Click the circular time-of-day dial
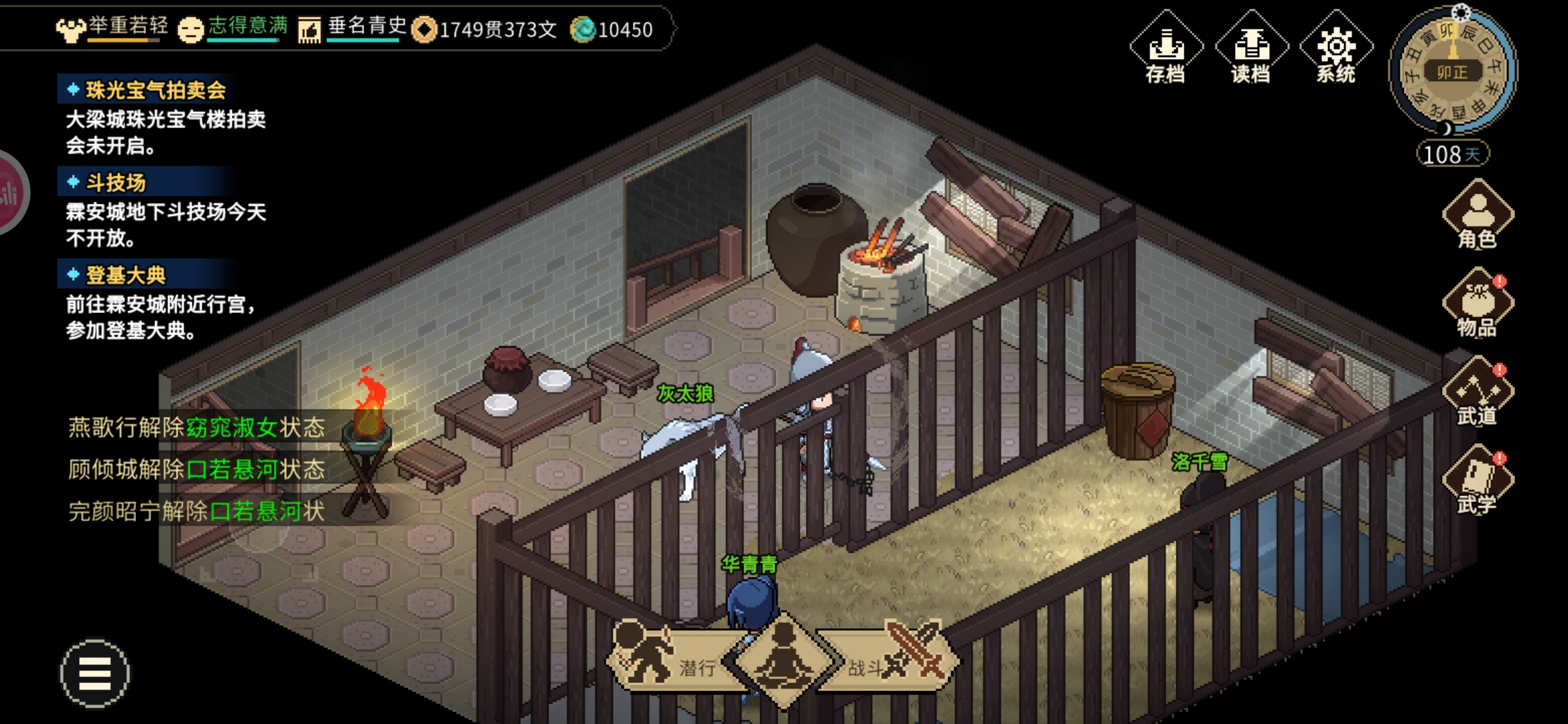The height and width of the screenshot is (724, 1568). 1452,70
